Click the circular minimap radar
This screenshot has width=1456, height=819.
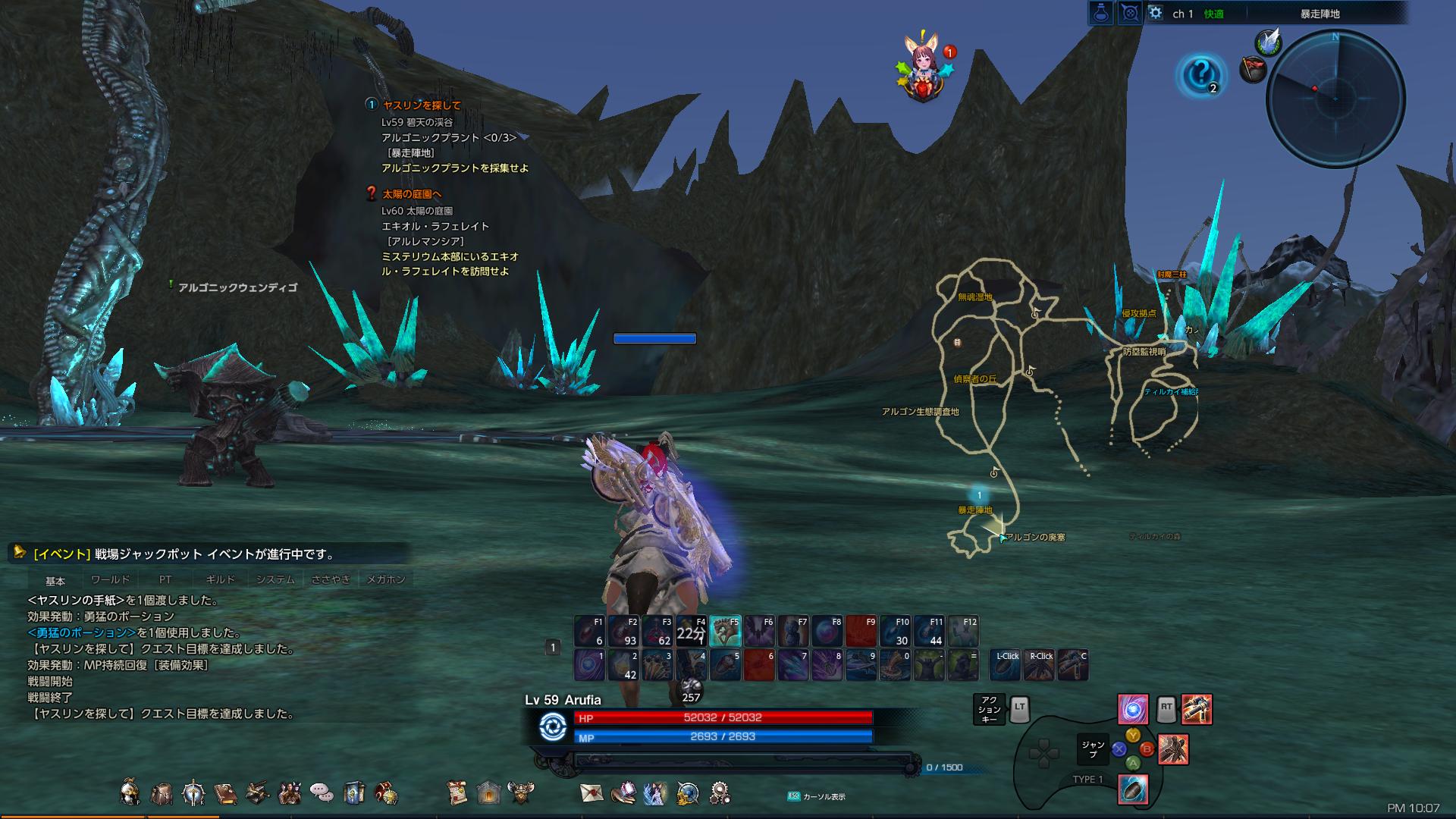point(1335,99)
